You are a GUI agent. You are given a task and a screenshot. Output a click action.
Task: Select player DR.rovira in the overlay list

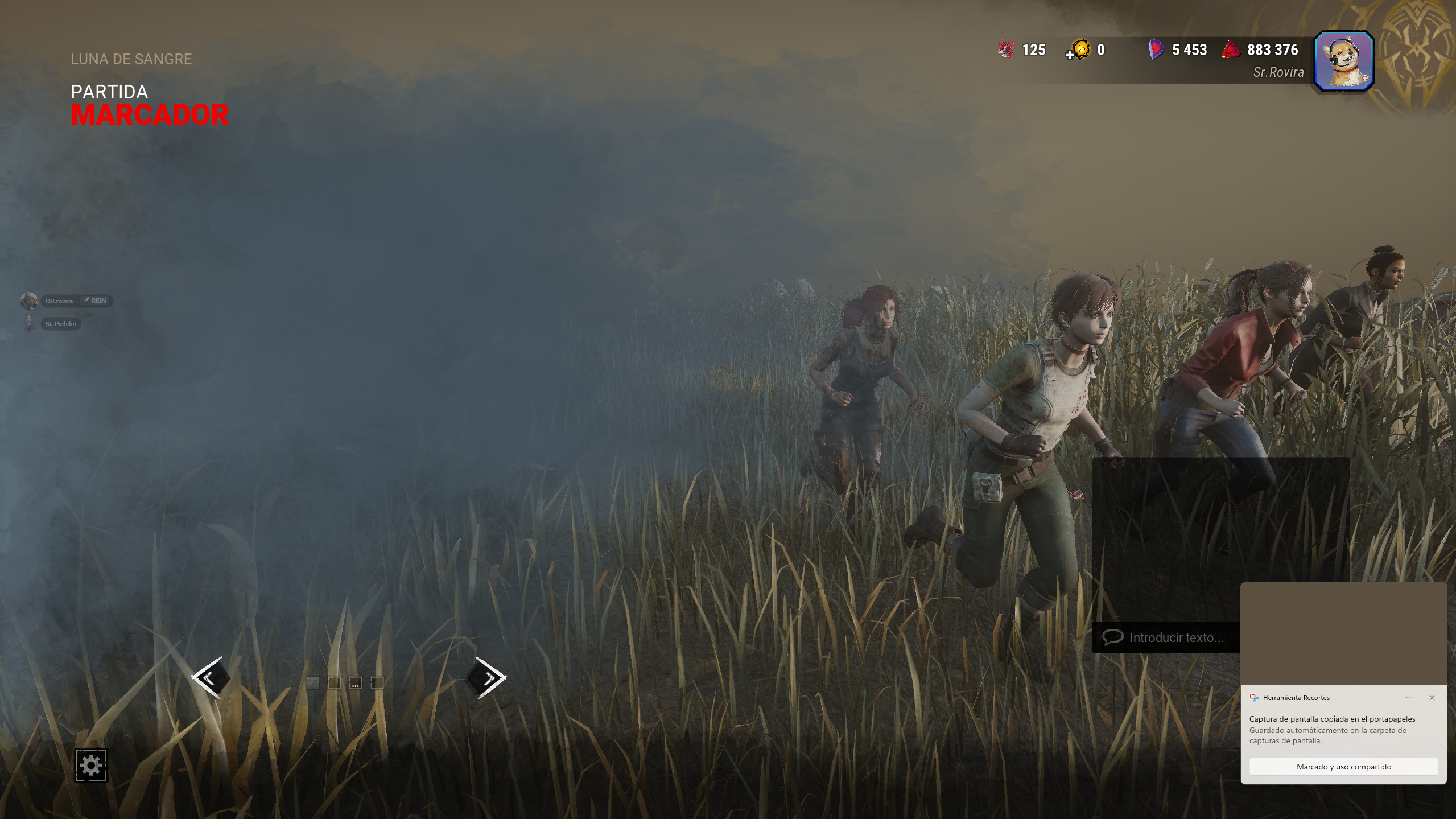[59, 301]
